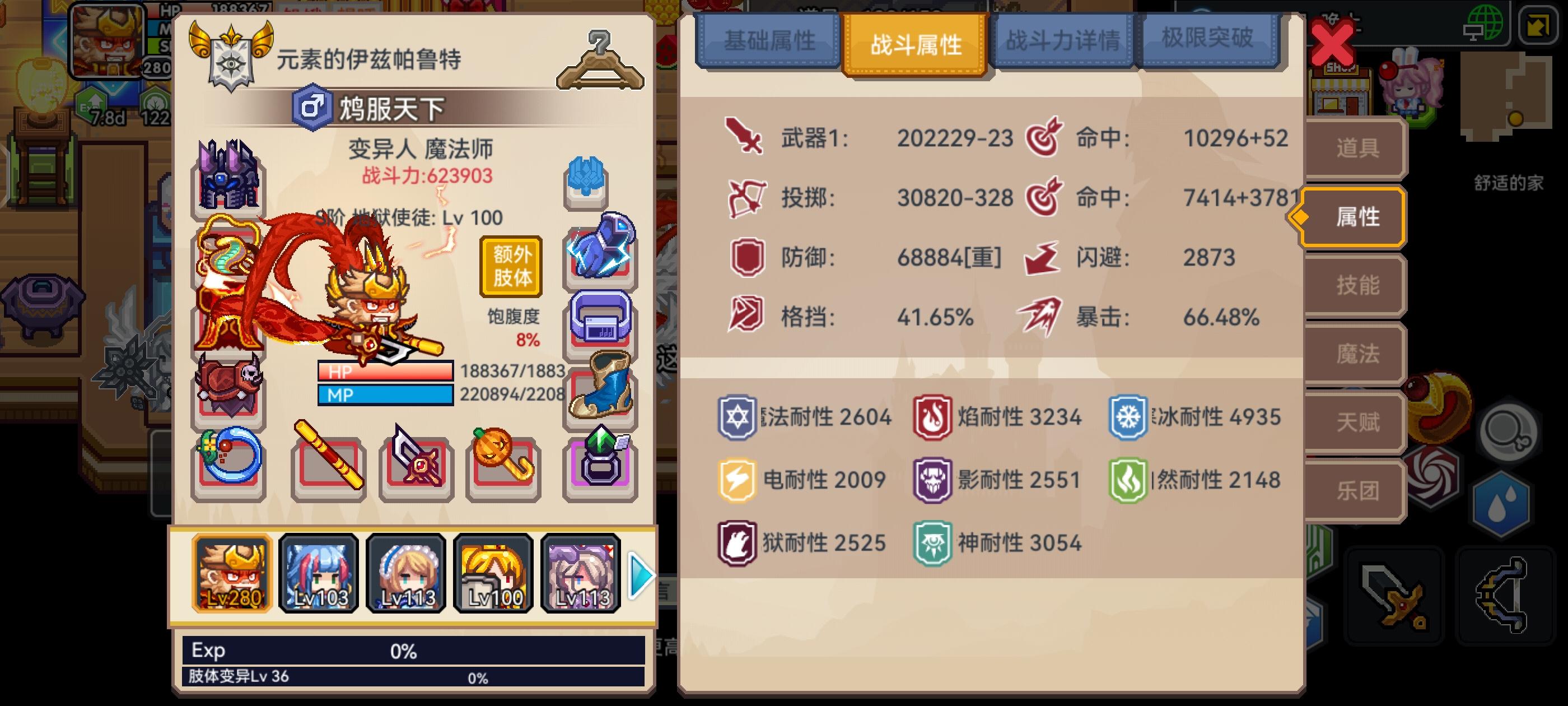Select the Lv103 character portrait
The width and height of the screenshot is (1568, 706).
click(318, 573)
